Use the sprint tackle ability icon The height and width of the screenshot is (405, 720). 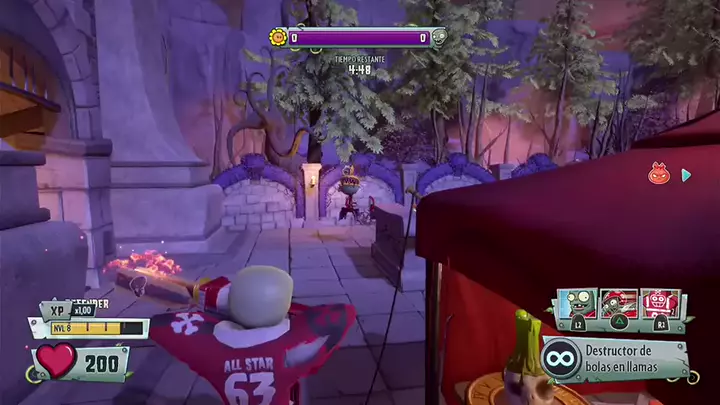click(618, 302)
